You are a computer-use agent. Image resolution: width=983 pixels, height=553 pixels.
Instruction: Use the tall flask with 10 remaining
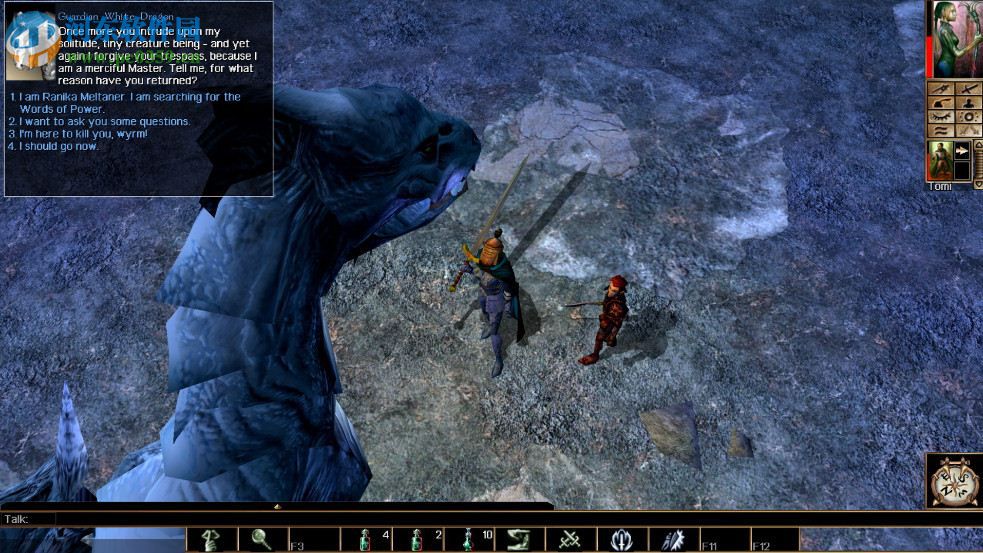click(x=468, y=540)
